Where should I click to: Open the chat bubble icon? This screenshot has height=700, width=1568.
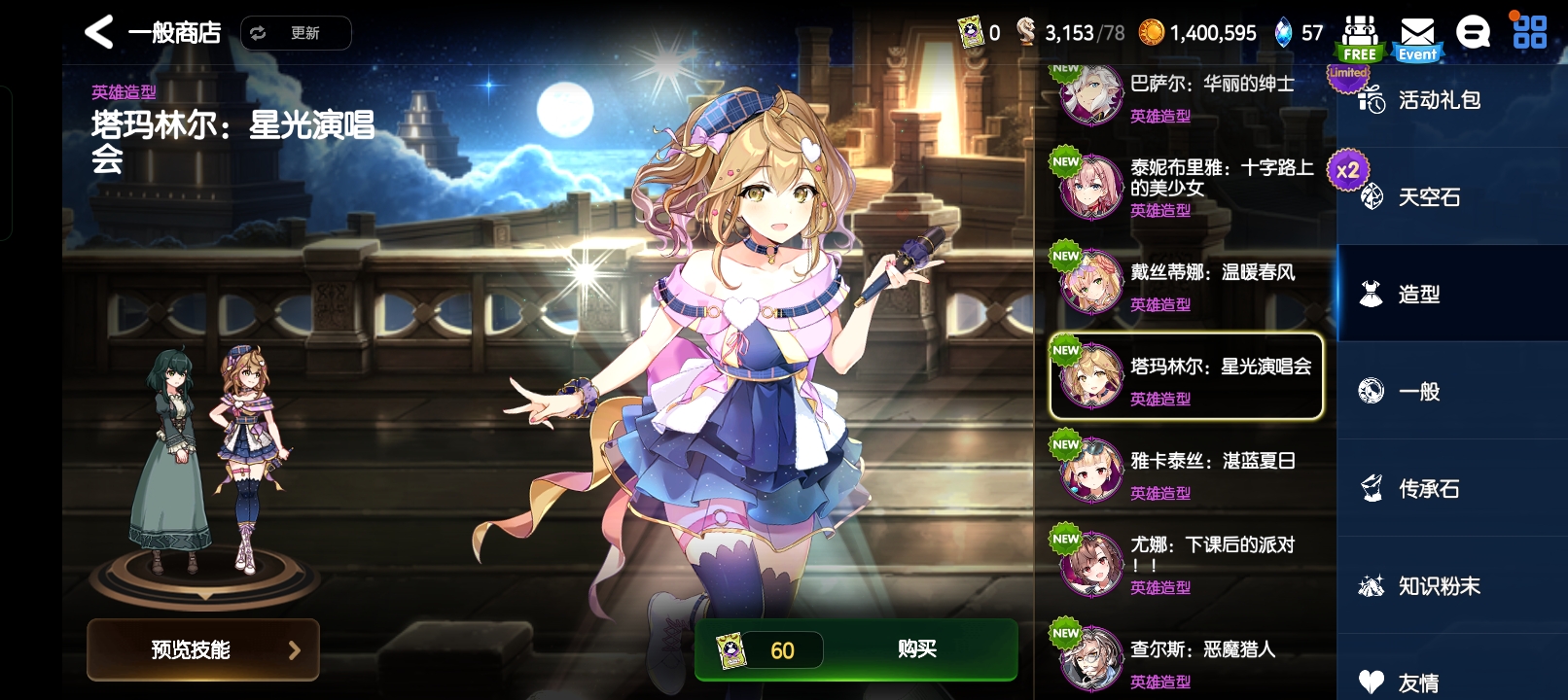tap(1473, 33)
